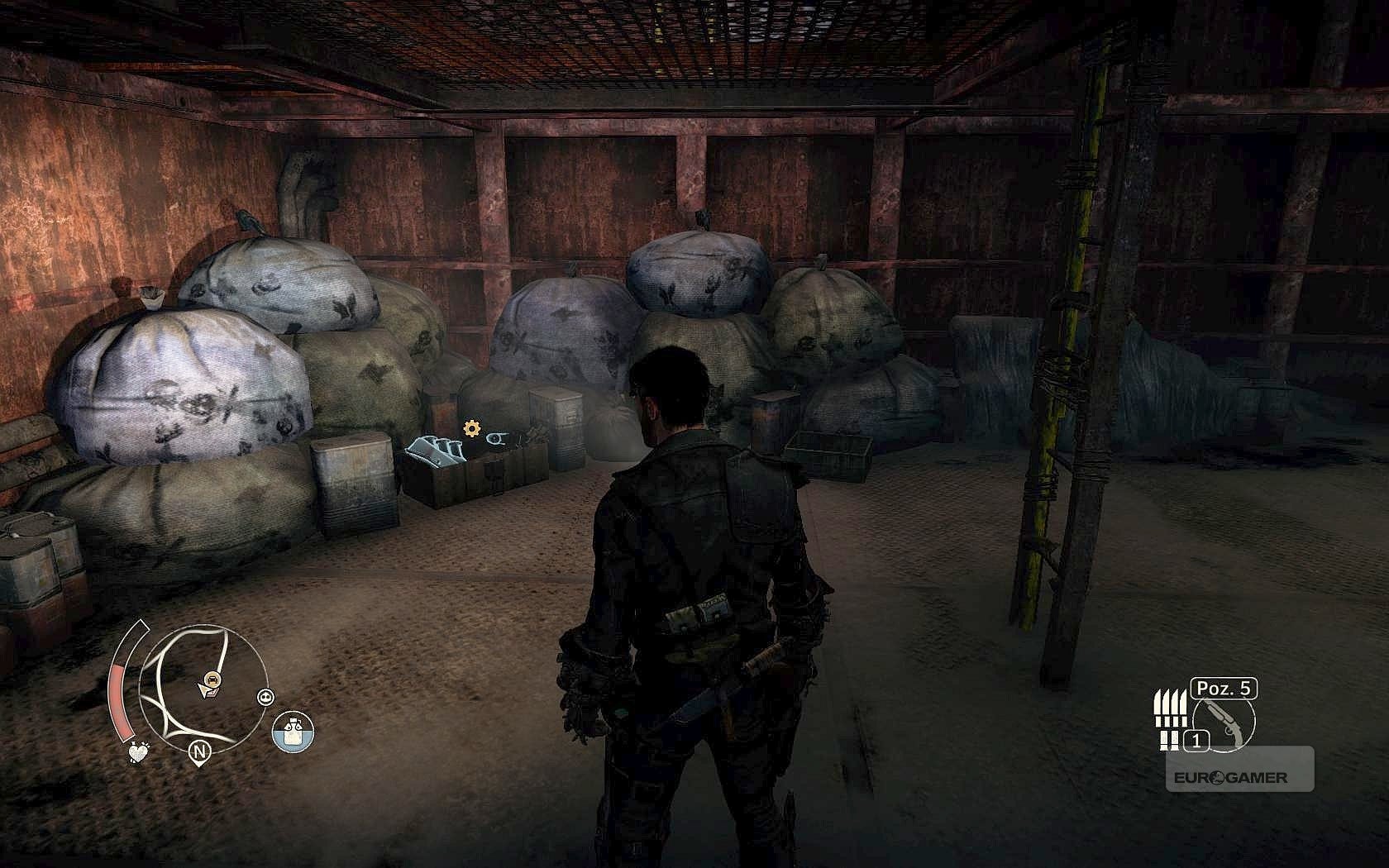Image resolution: width=1389 pixels, height=868 pixels.
Task: Select the car marker on the minimap
Action: click(x=212, y=680)
